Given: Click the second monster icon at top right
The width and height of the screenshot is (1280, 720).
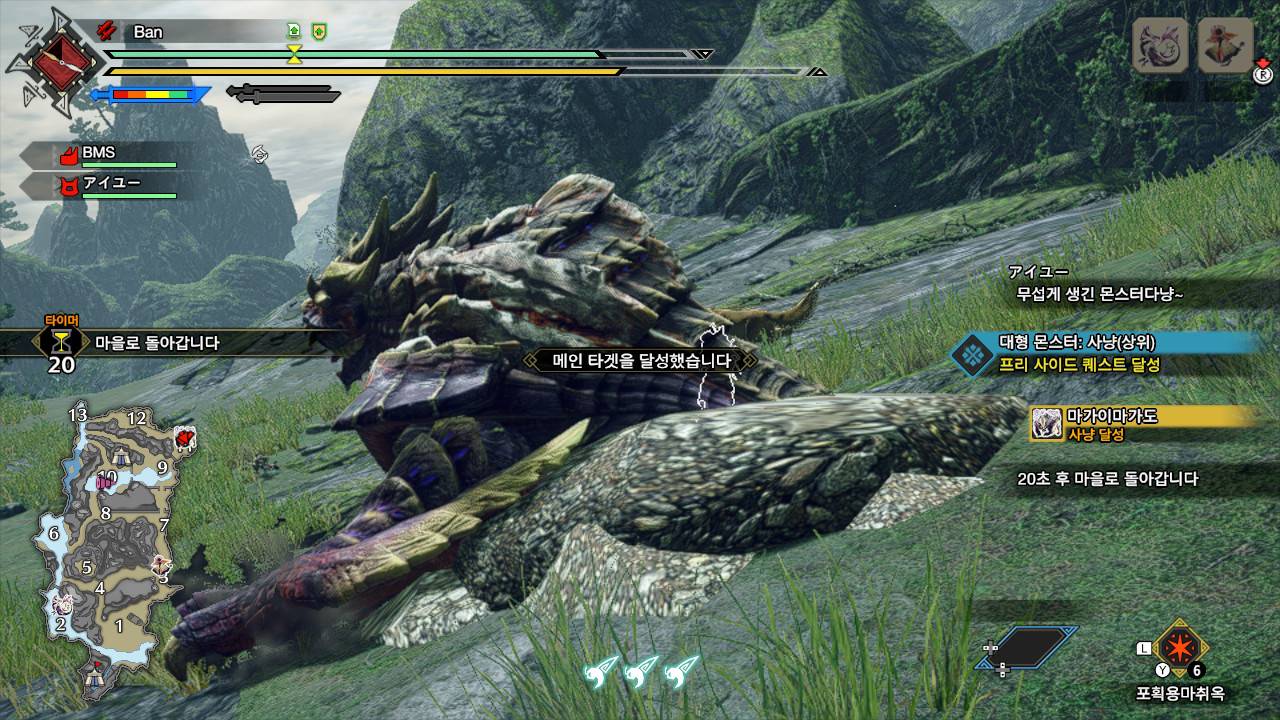Looking at the screenshot, I should tap(1225, 46).
